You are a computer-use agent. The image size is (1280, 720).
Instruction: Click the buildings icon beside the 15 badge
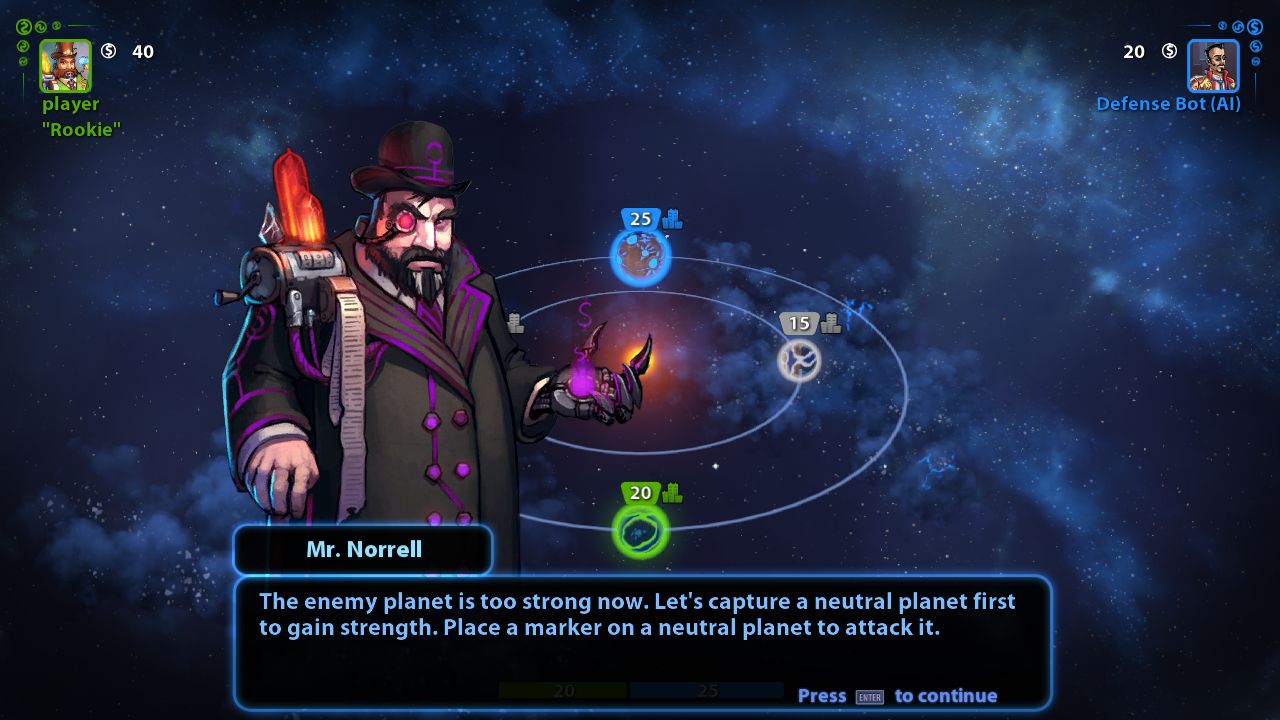point(829,322)
